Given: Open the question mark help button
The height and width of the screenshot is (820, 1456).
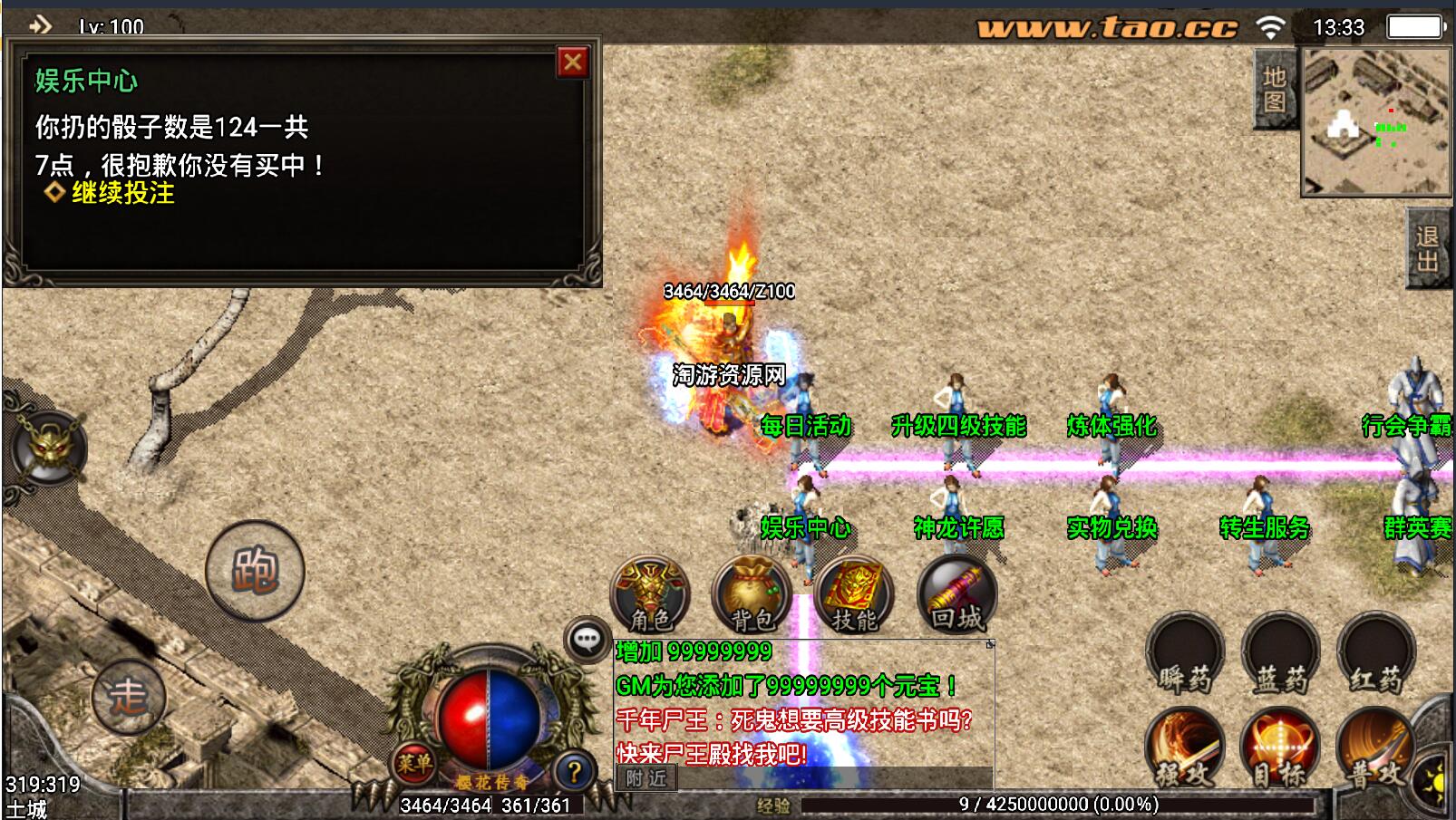Looking at the screenshot, I should tap(573, 772).
